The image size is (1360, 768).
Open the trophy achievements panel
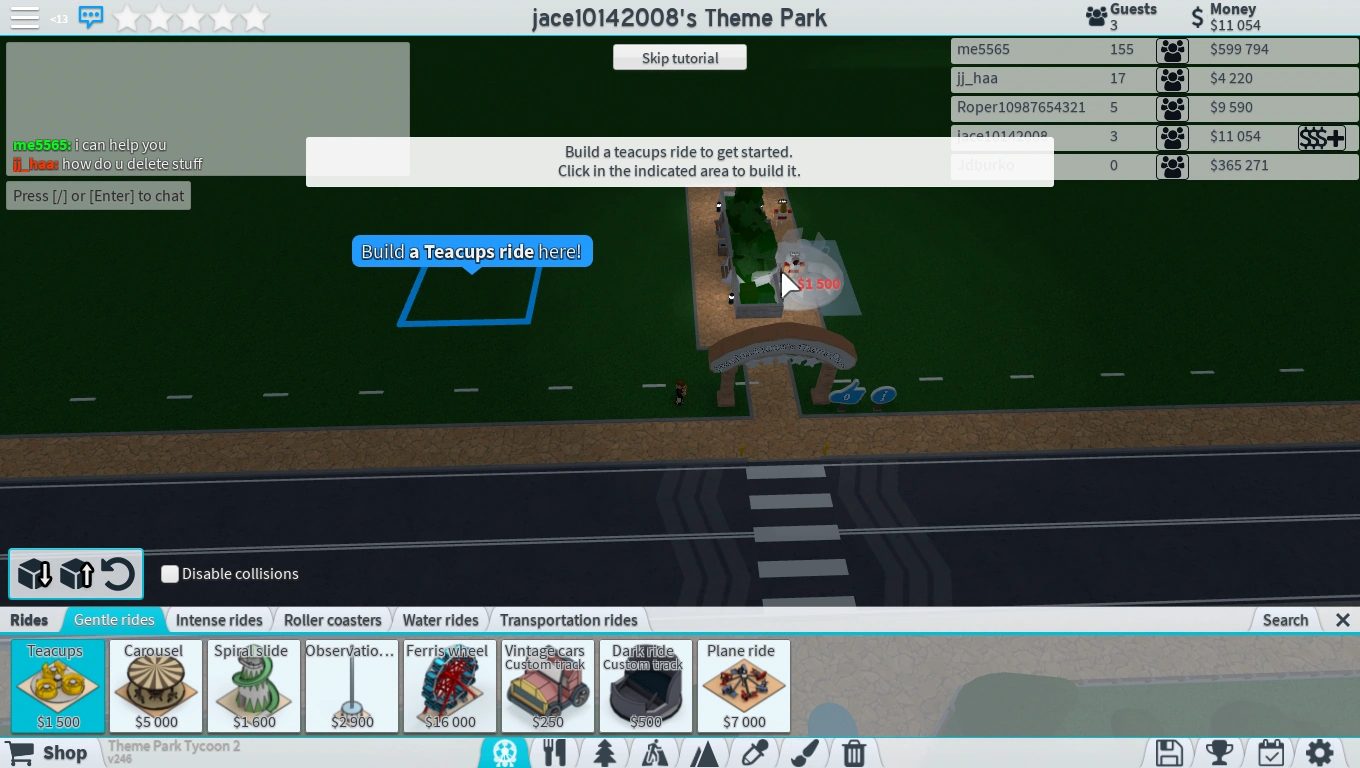(x=1218, y=752)
